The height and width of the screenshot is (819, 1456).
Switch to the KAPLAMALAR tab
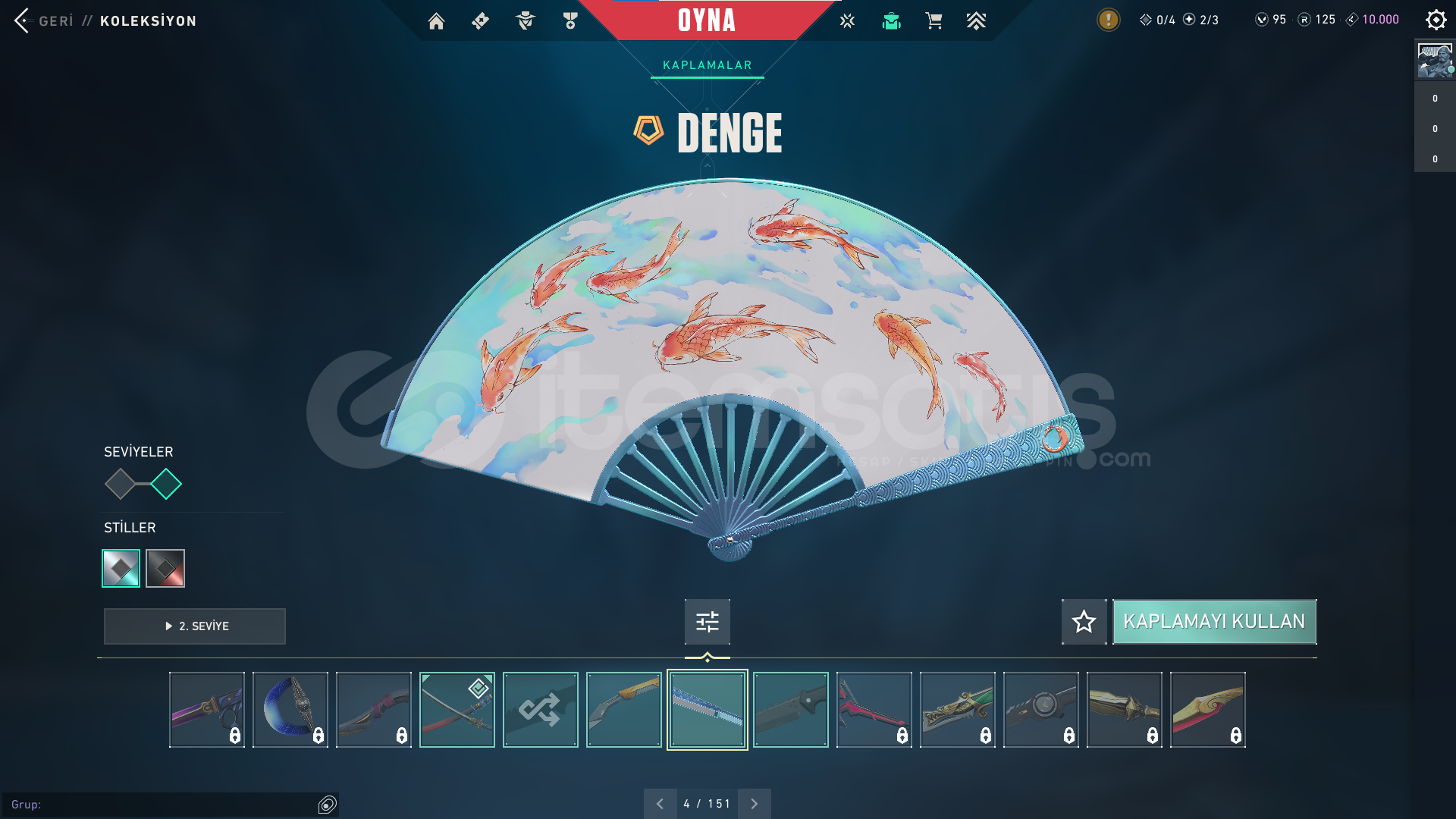coord(707,65)
